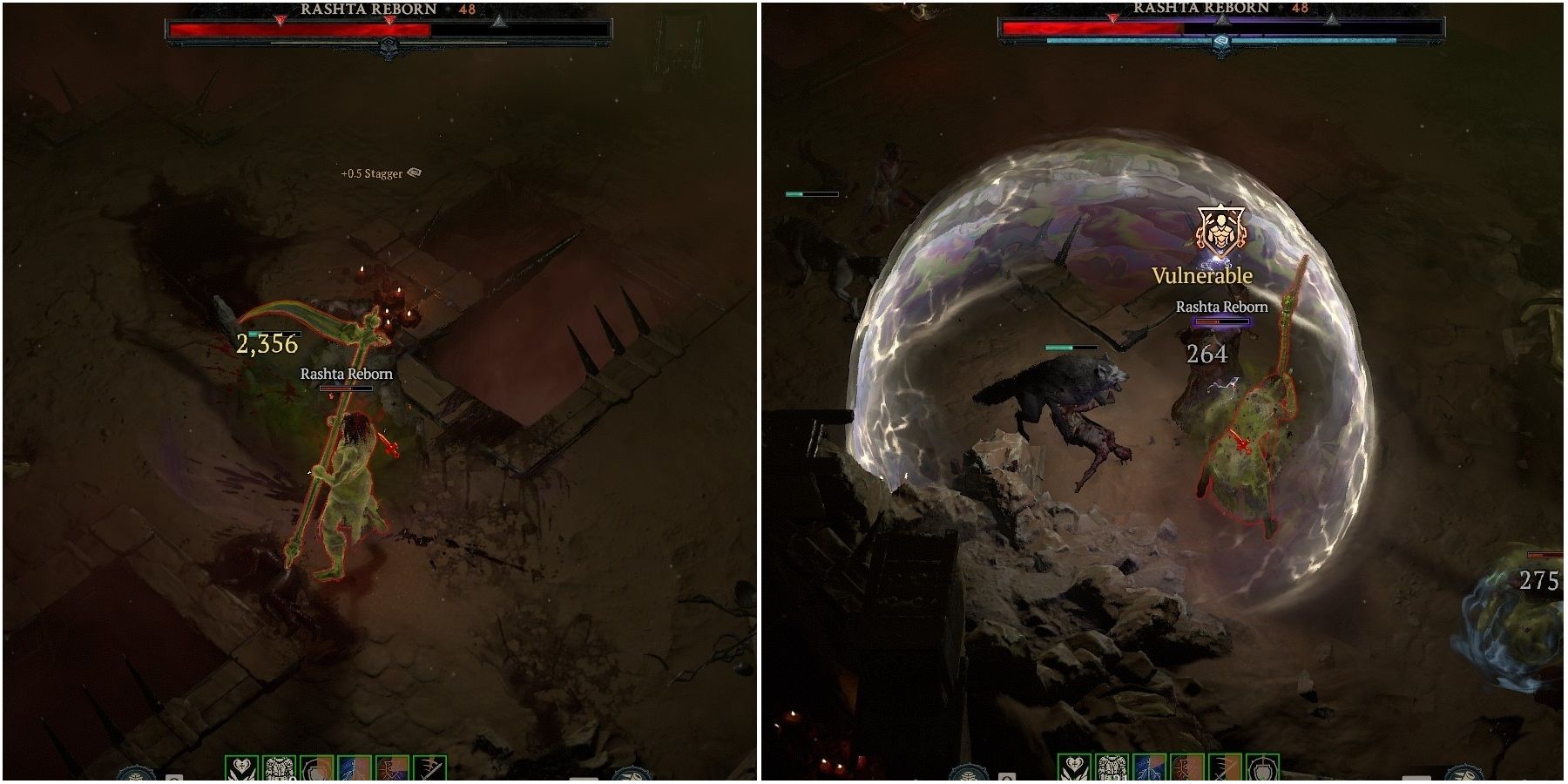Click Rashta Reborn's small nameplate health bar

1221,321
